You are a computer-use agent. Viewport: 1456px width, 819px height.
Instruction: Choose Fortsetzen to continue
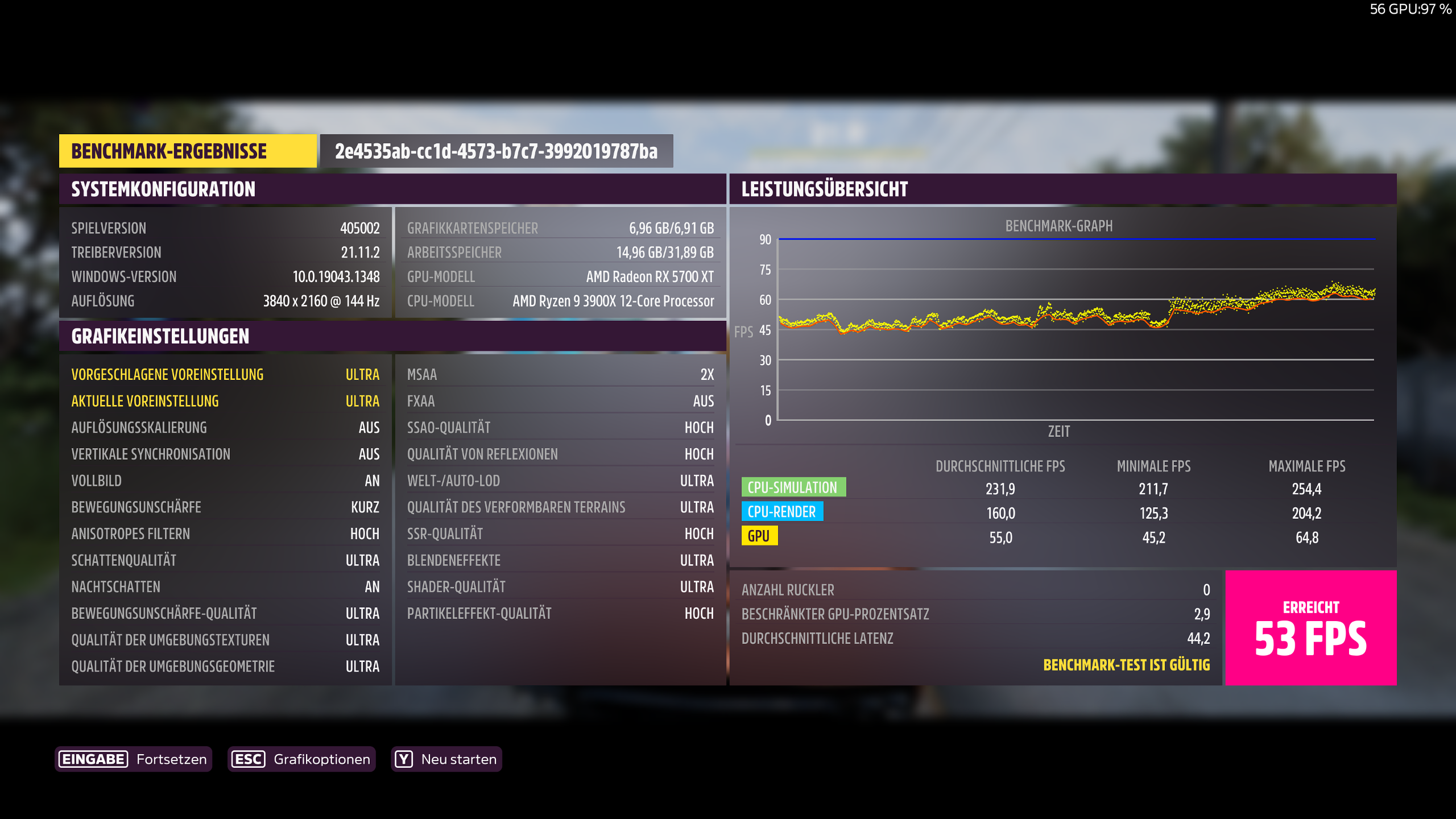click(171, 759)
